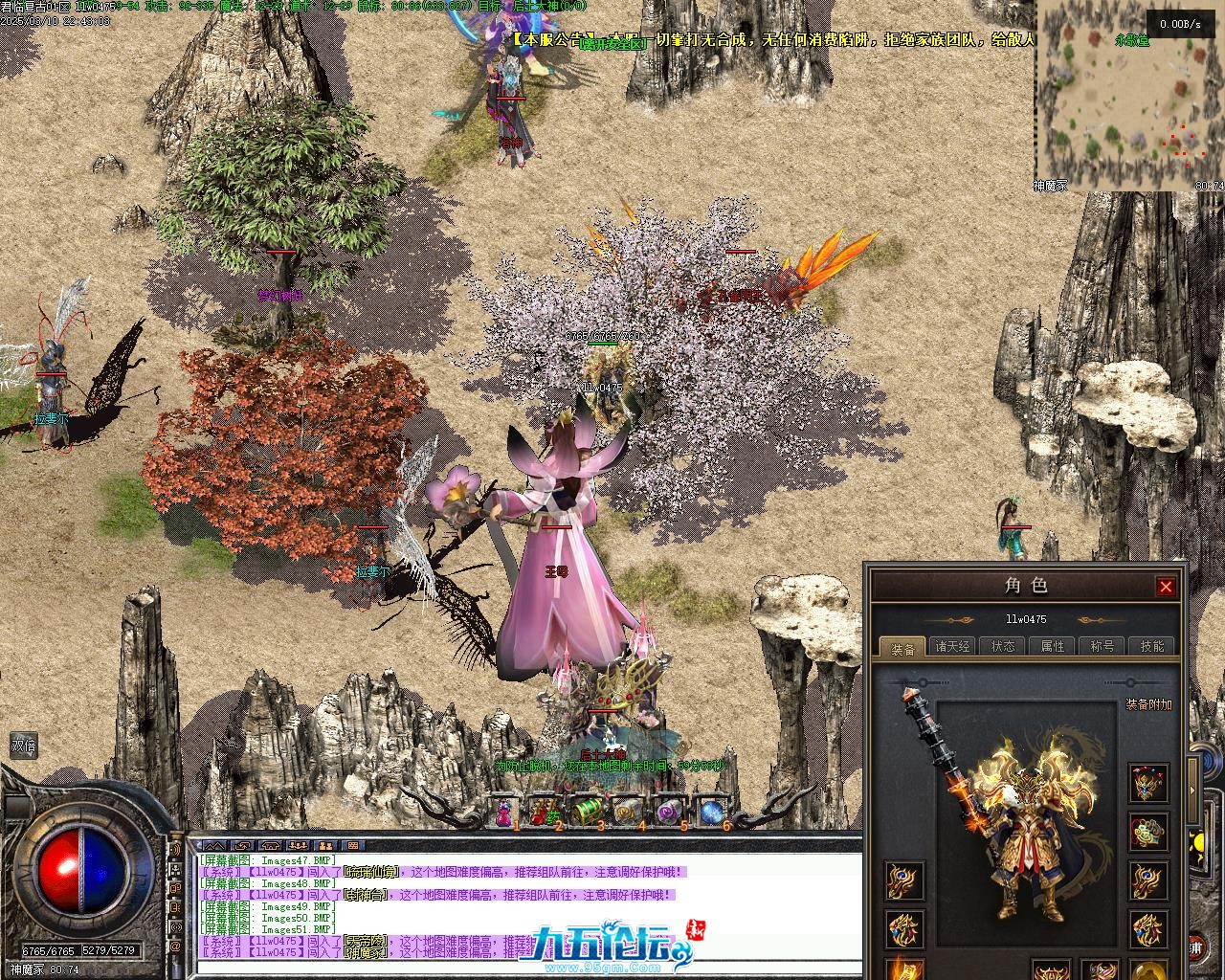Close the 角色 character panel

tap(1165, 587)
